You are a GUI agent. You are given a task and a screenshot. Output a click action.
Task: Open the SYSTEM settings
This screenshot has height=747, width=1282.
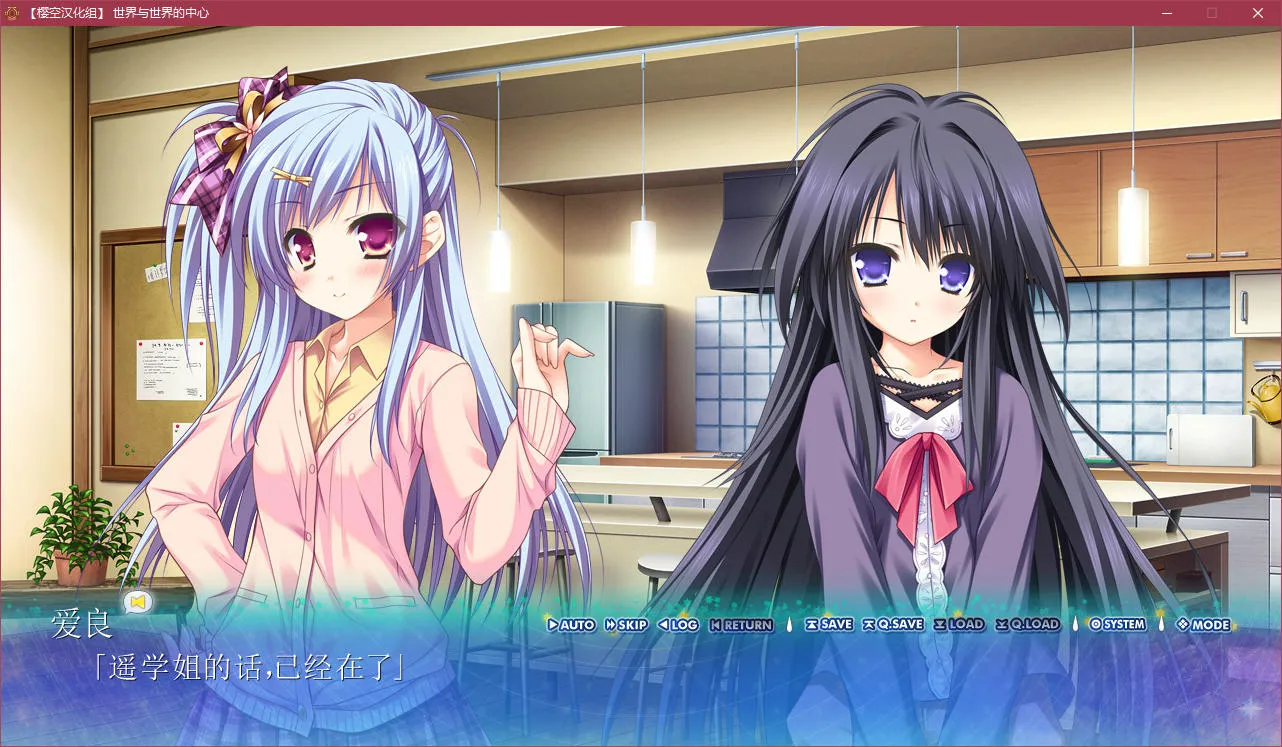[1117, 624]
